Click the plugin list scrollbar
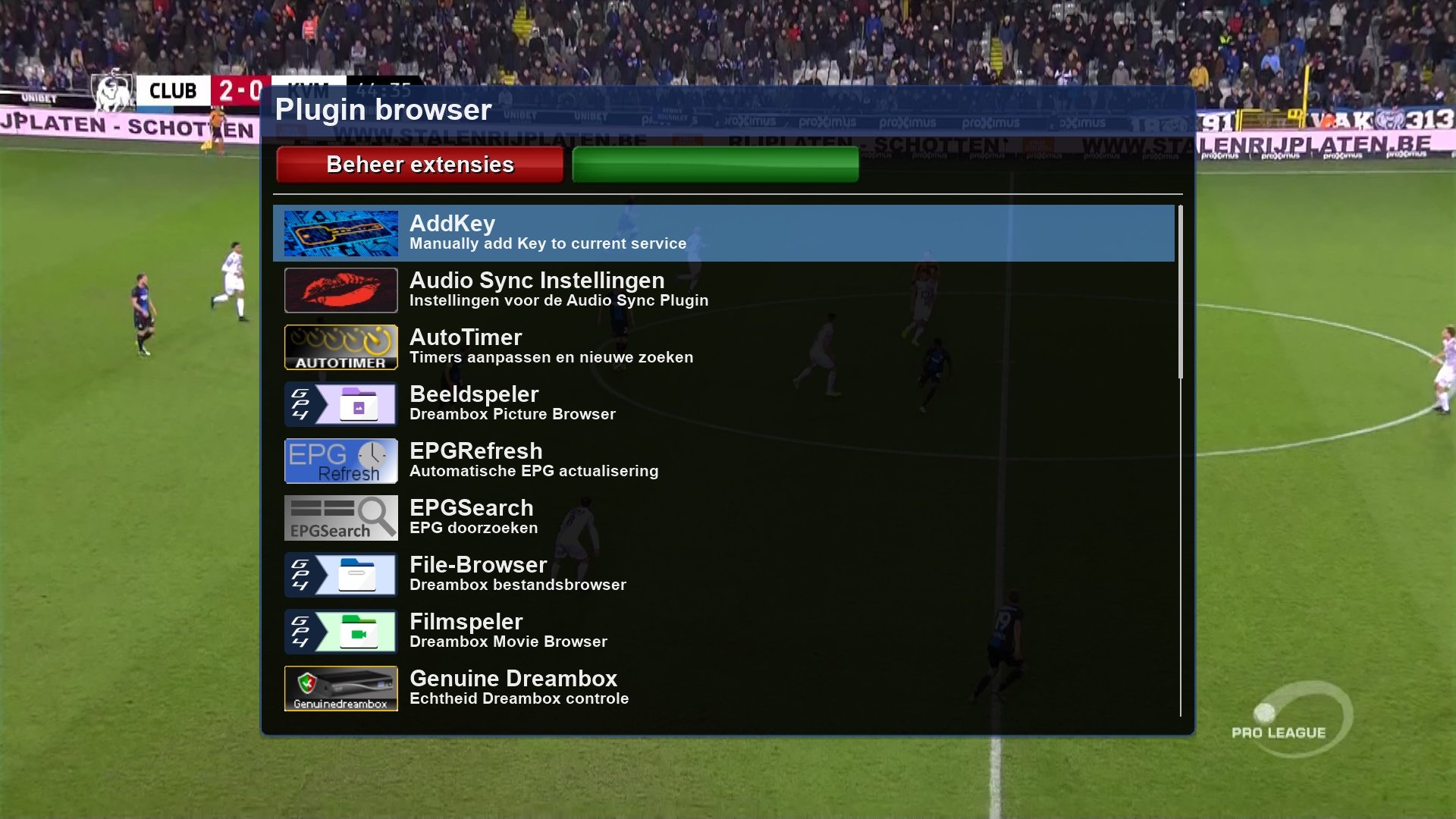The image size is (1456, 819). click(1180, 292)
